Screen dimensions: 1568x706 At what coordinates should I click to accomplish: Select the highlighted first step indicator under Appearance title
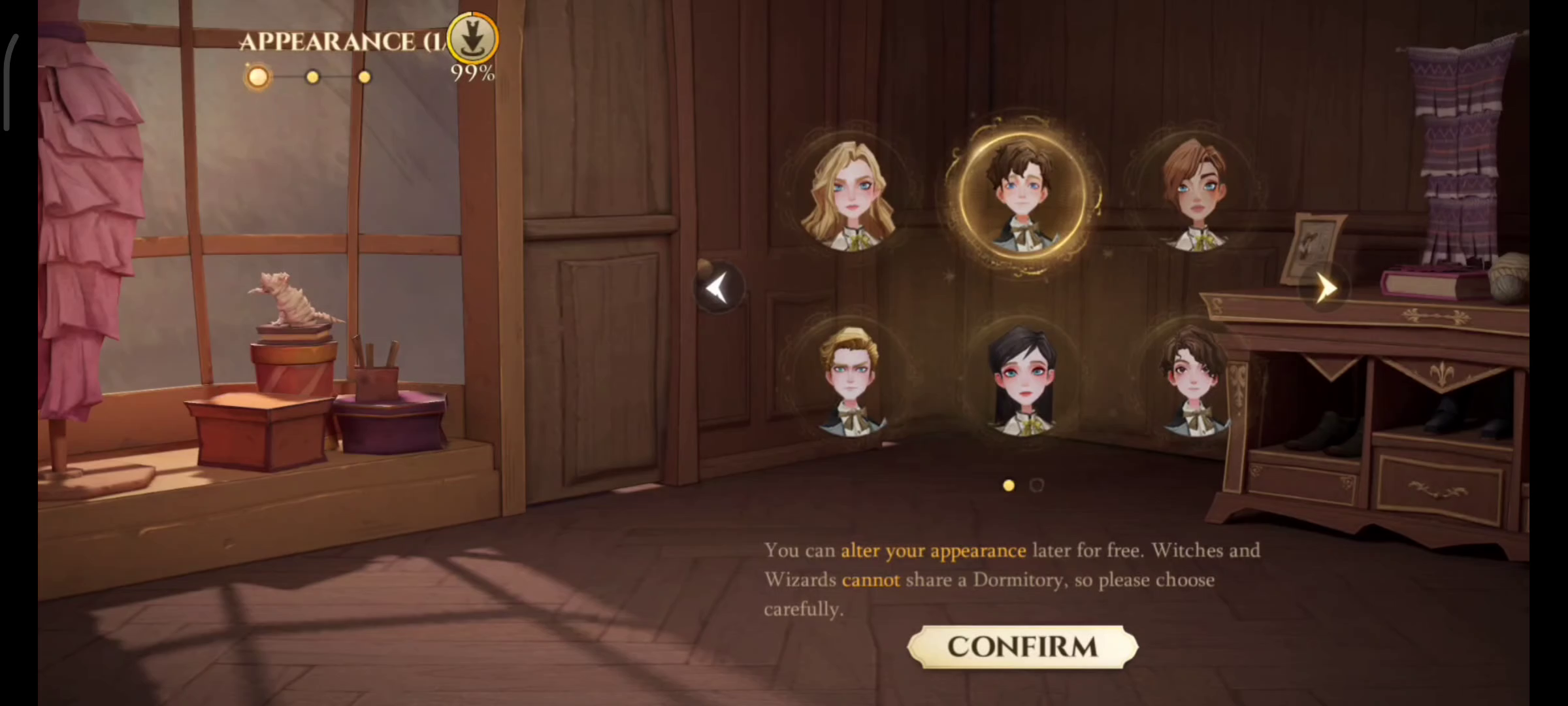click(257, 76)
